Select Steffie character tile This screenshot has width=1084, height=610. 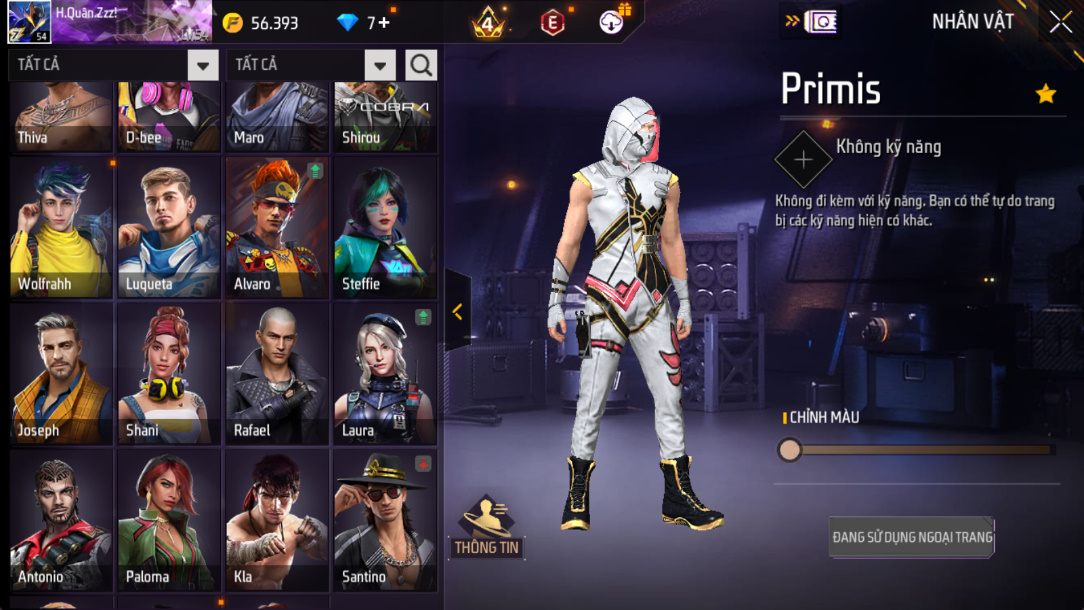[385, 227]
